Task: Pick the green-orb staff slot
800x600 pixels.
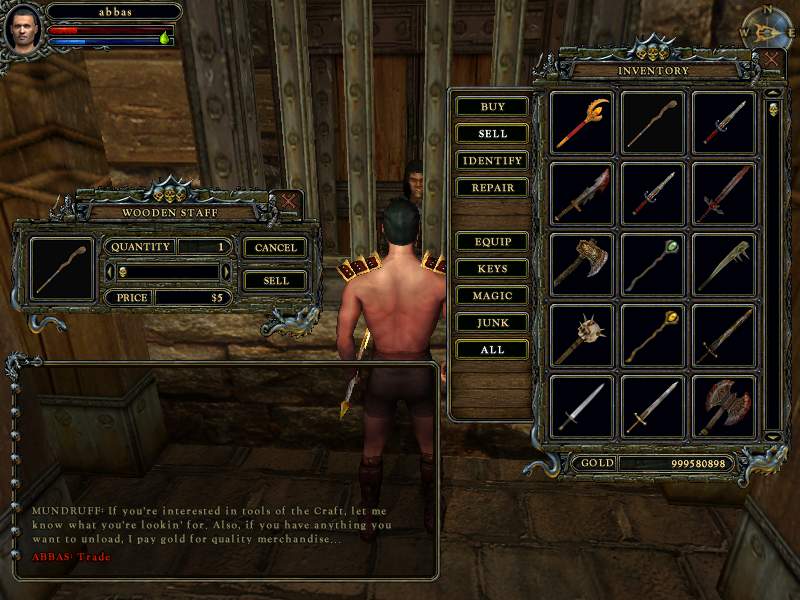Action: click(653, 265)
